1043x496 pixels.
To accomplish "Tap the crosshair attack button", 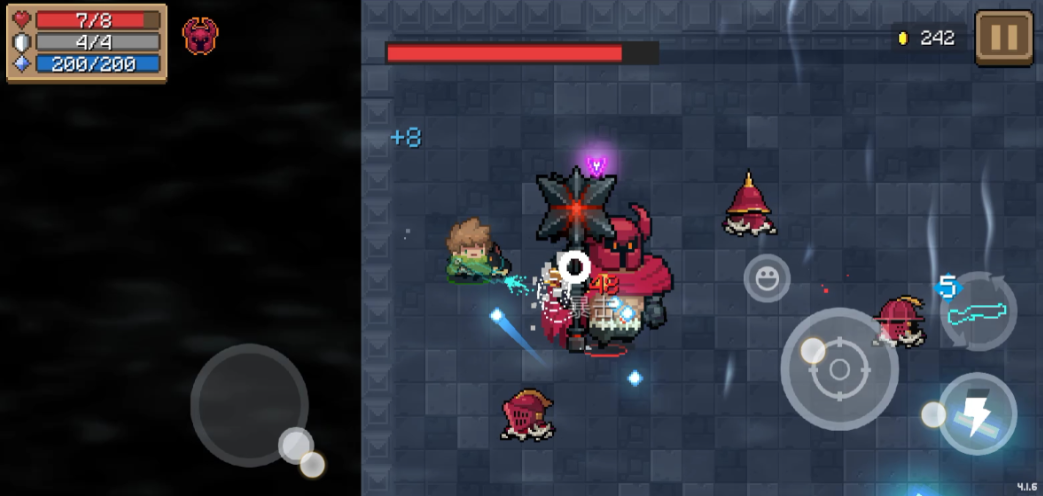I will click(x=839, y=370).
